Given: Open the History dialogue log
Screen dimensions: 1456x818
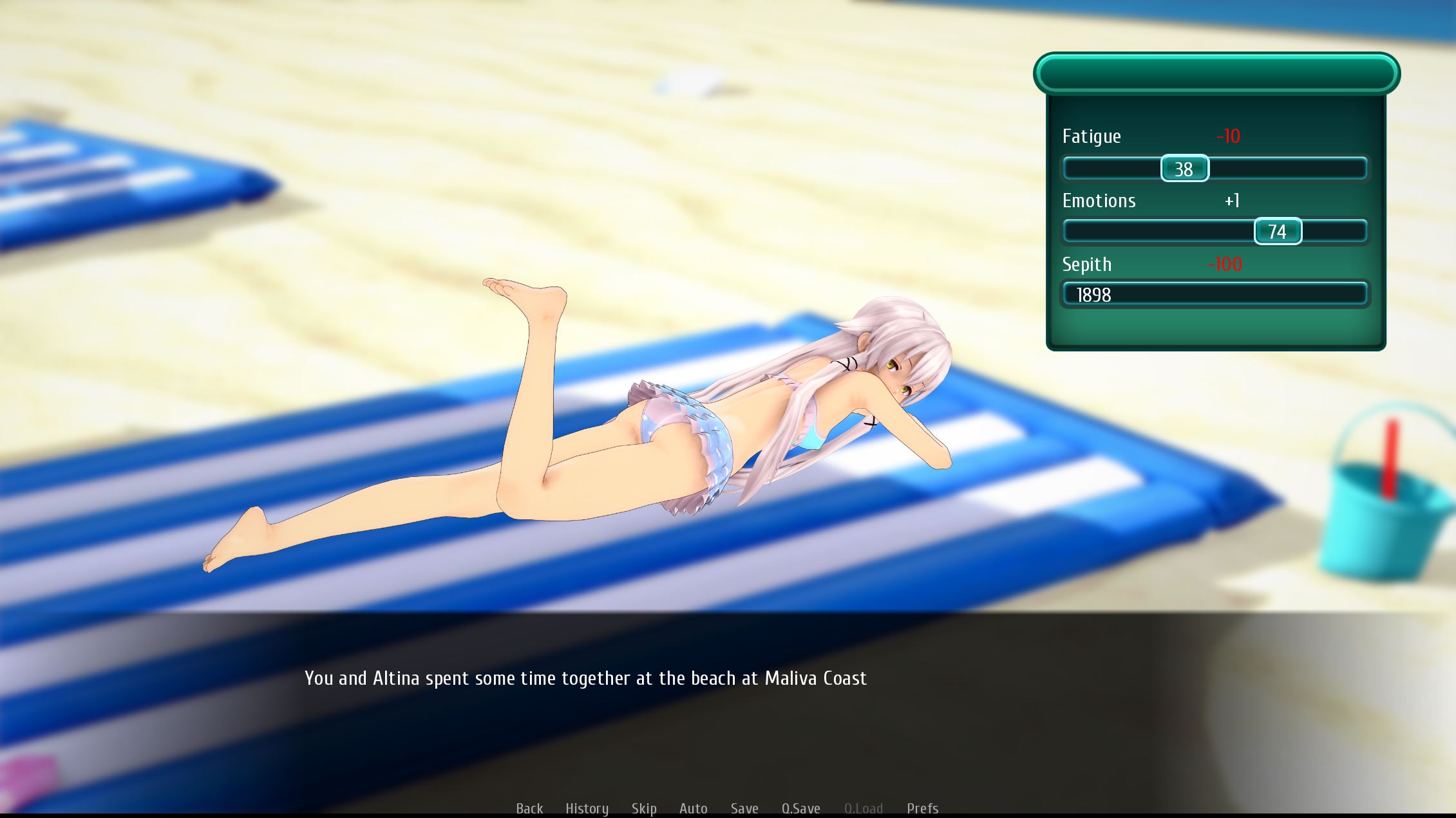Looking at the screenshot, I should click(x=587, y=808).
